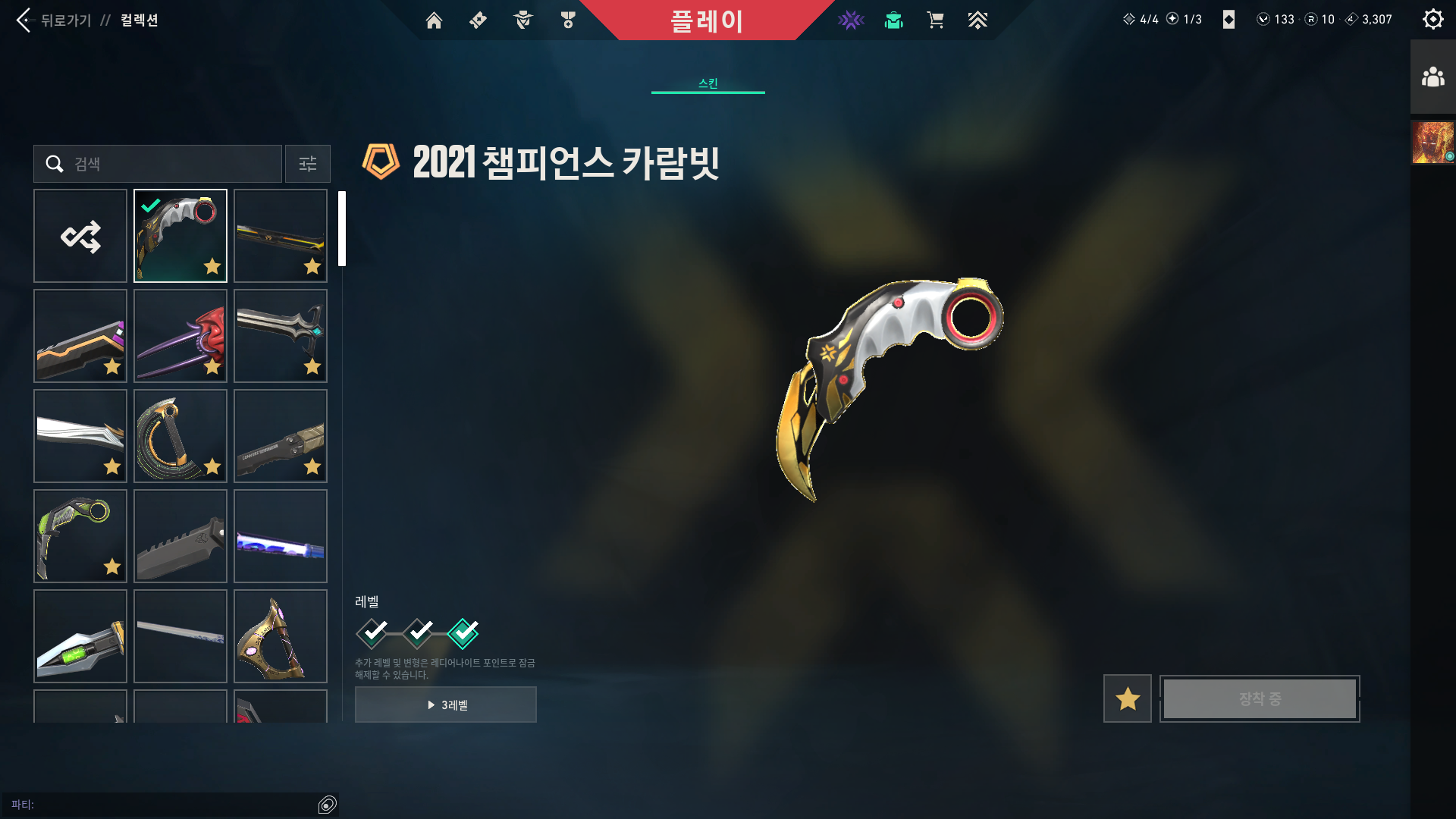This screenshot has height=819, width=1456.
Task: Open the settings gear
Action: click(x=1432, y=19)
